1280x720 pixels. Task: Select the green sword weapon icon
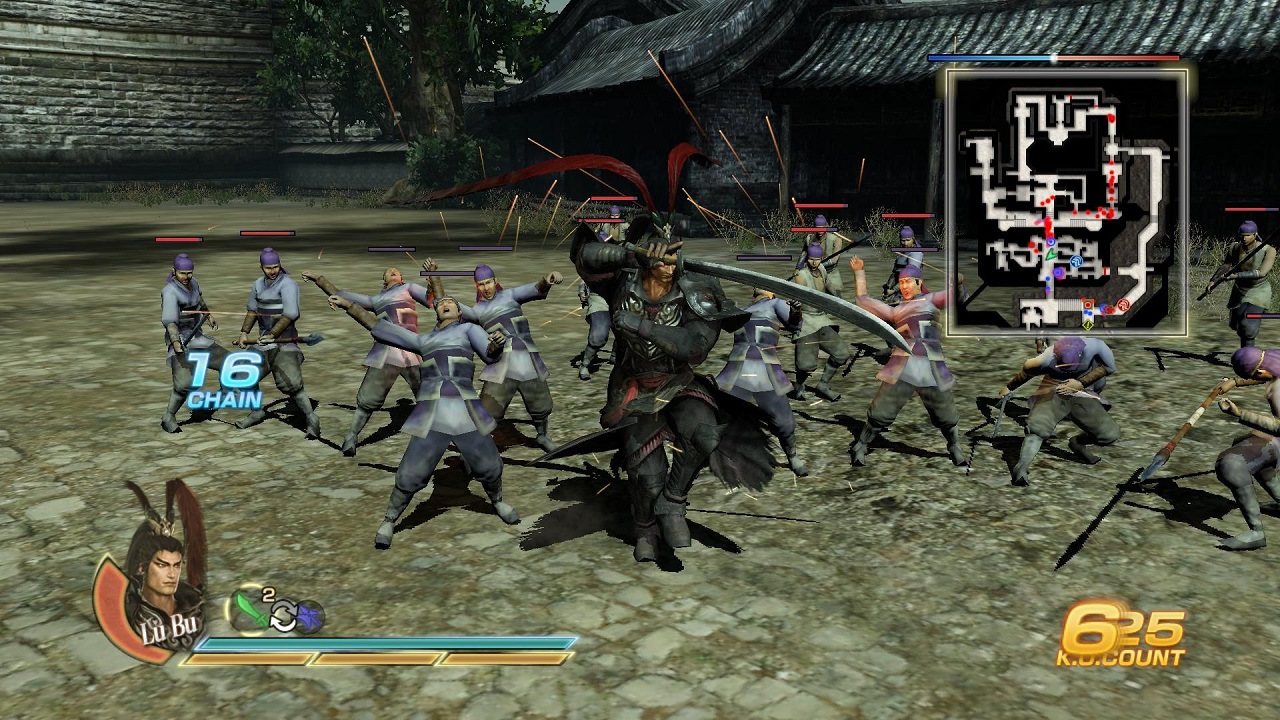pyautogui.click(x=249, y=609)
